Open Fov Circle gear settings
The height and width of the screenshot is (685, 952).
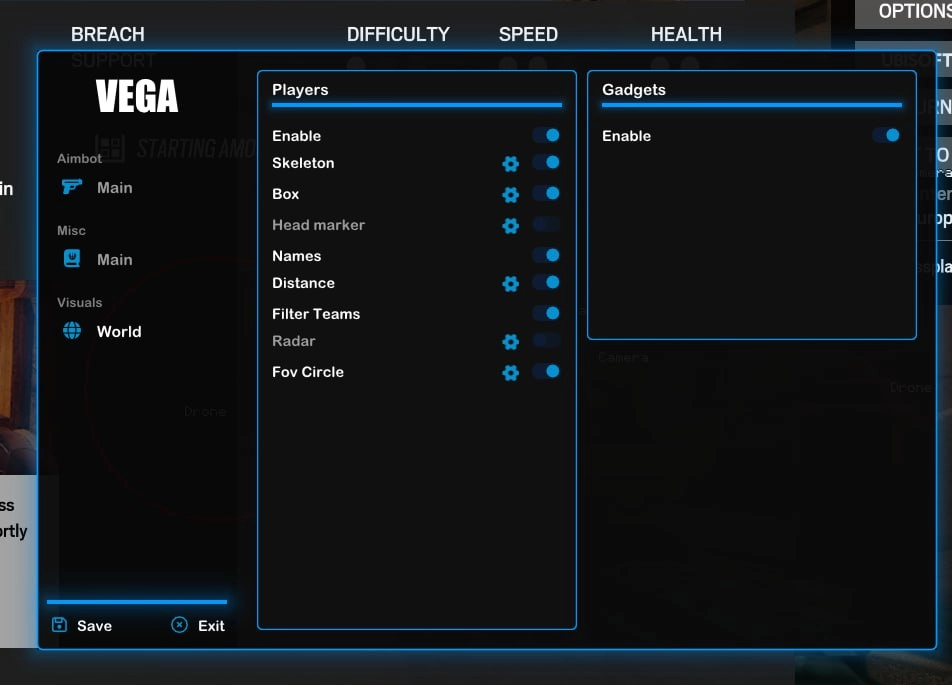click(511, 373)
